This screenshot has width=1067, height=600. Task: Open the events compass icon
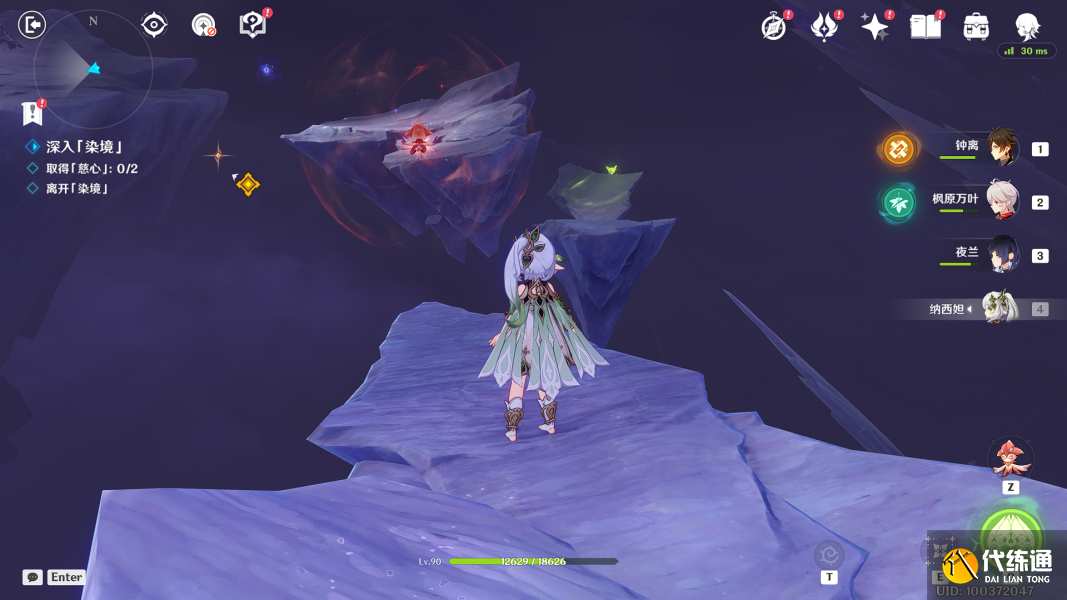[773, 27]
